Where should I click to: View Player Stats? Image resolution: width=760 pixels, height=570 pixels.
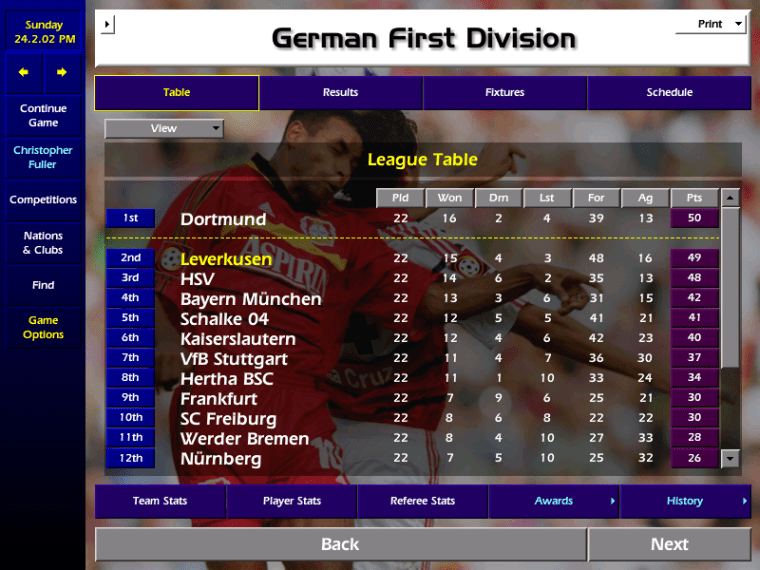292,501
